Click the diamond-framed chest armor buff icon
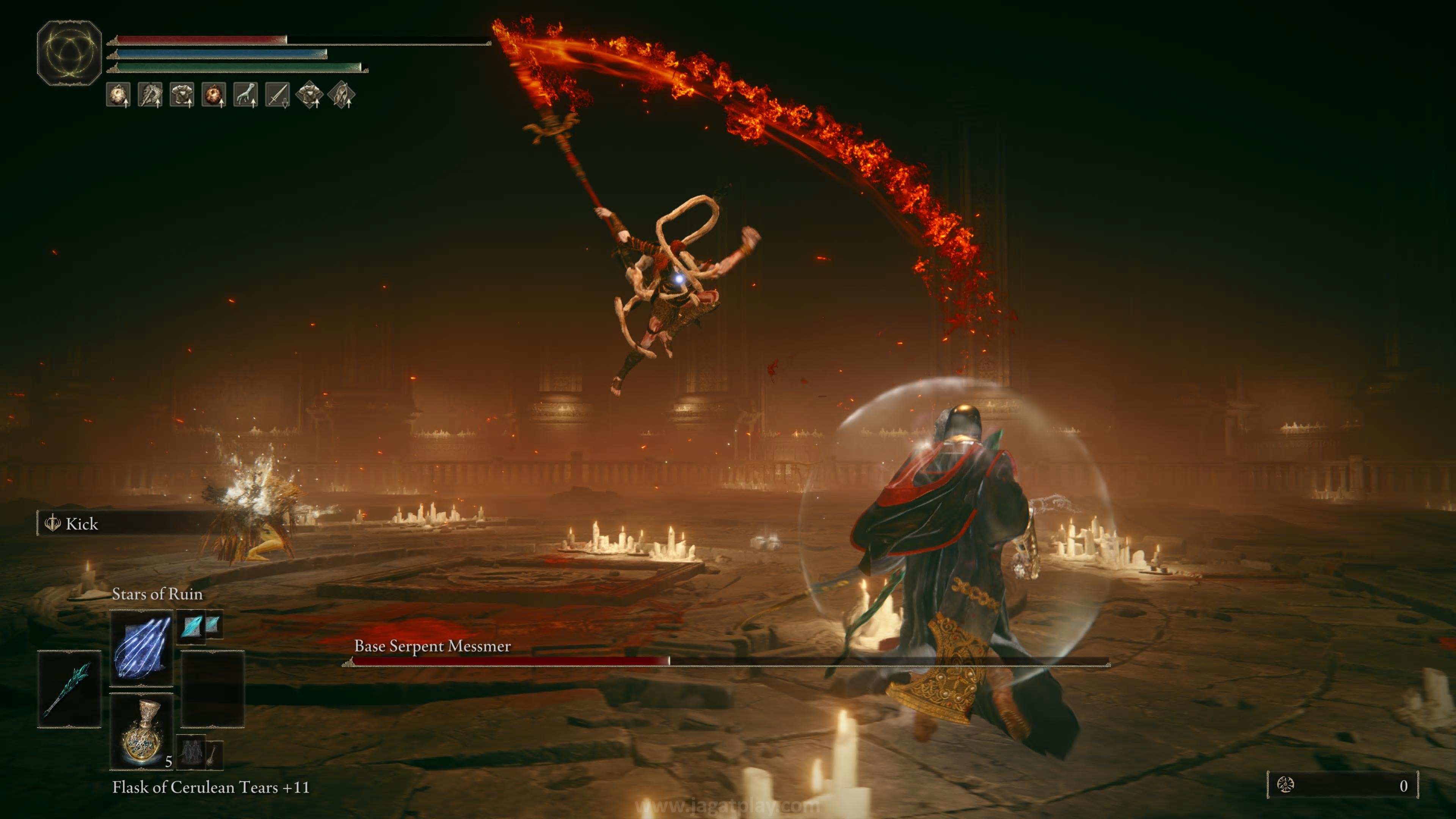The width and height of the screenshot is (1456, 819). 309,94
